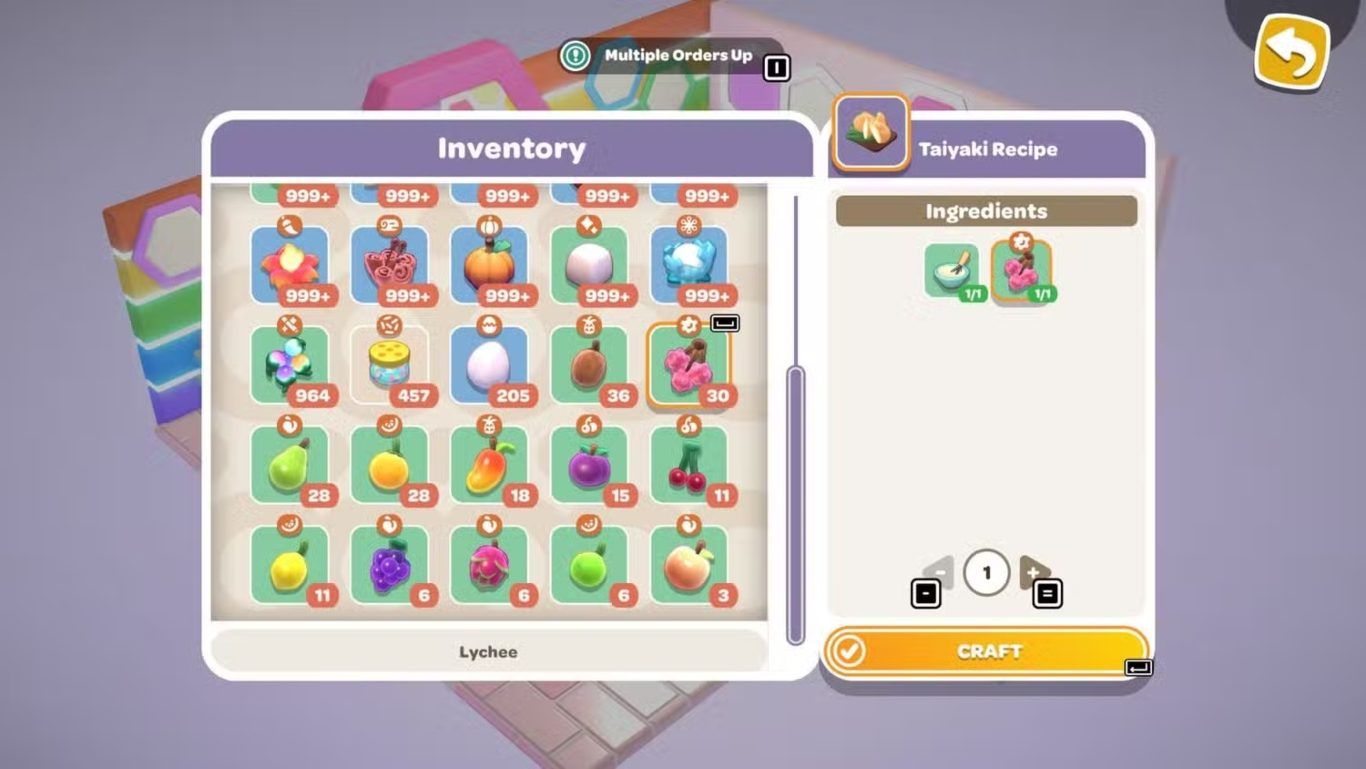Click the batter bowl ingredient

(951, 270)
